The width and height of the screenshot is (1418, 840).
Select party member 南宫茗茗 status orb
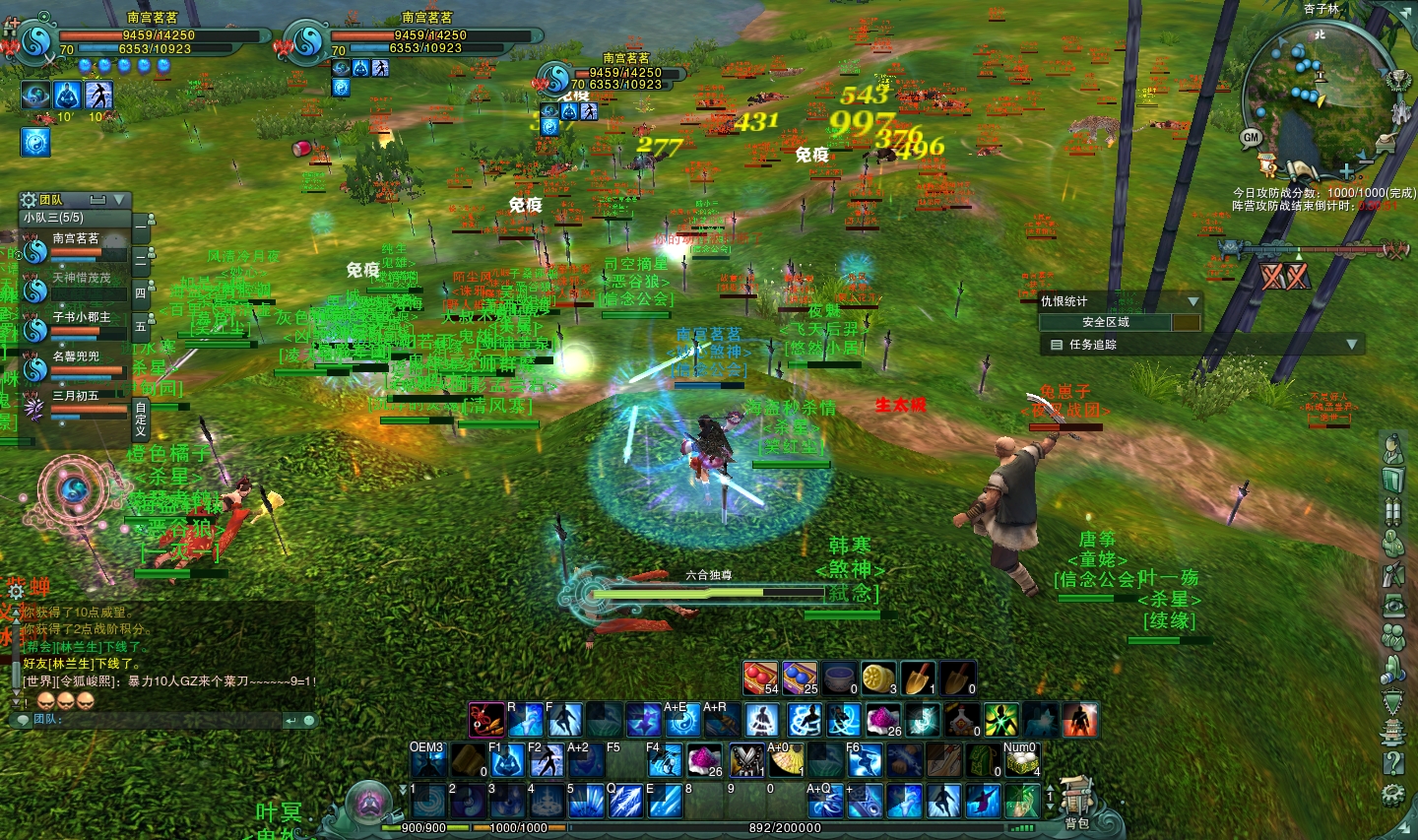(x=35, y=254)
